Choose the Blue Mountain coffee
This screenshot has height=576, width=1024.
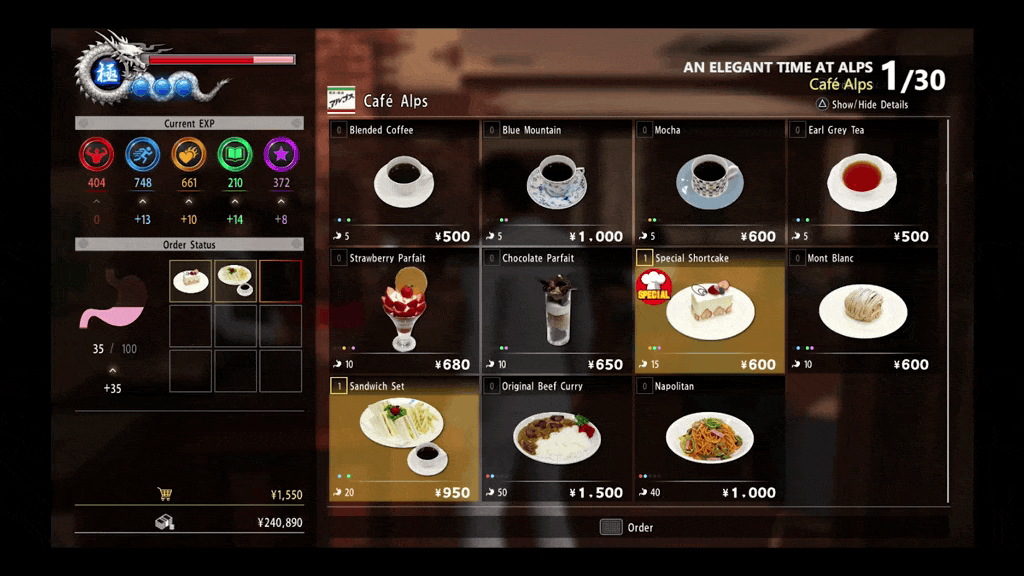[x=556, y=182]
